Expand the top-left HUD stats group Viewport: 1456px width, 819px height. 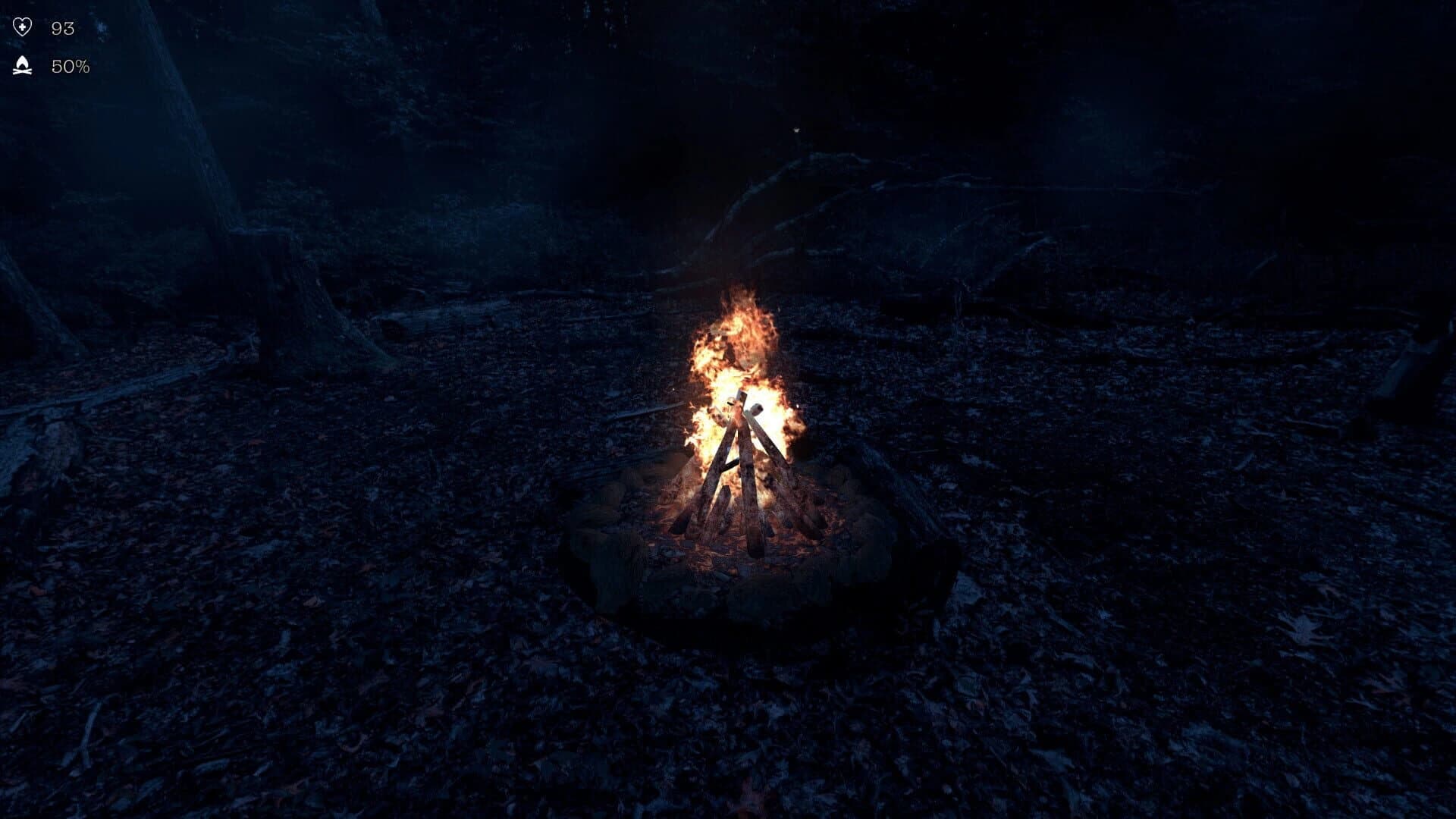click(x=45, y=45)
